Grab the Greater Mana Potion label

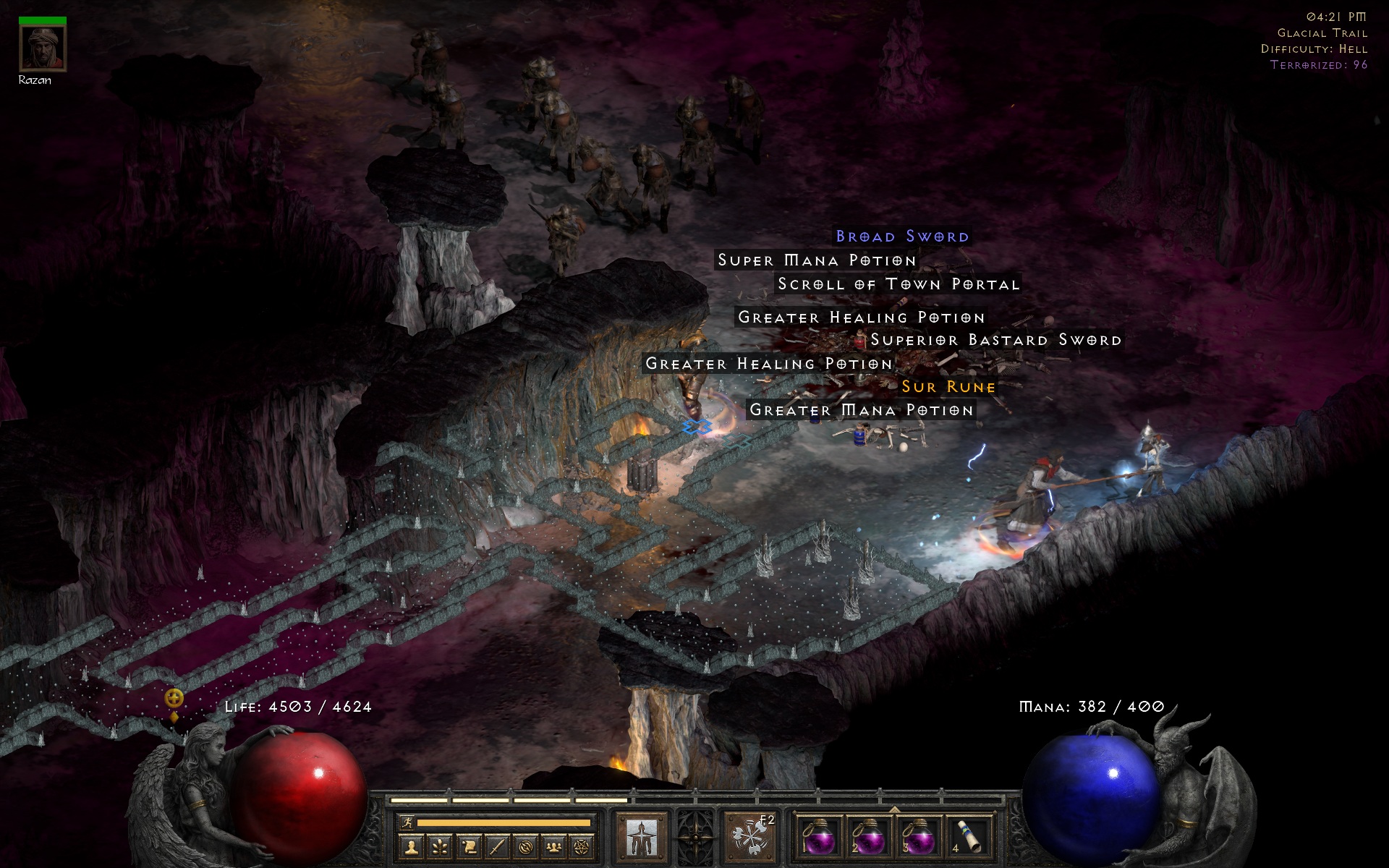click(861, 410)
